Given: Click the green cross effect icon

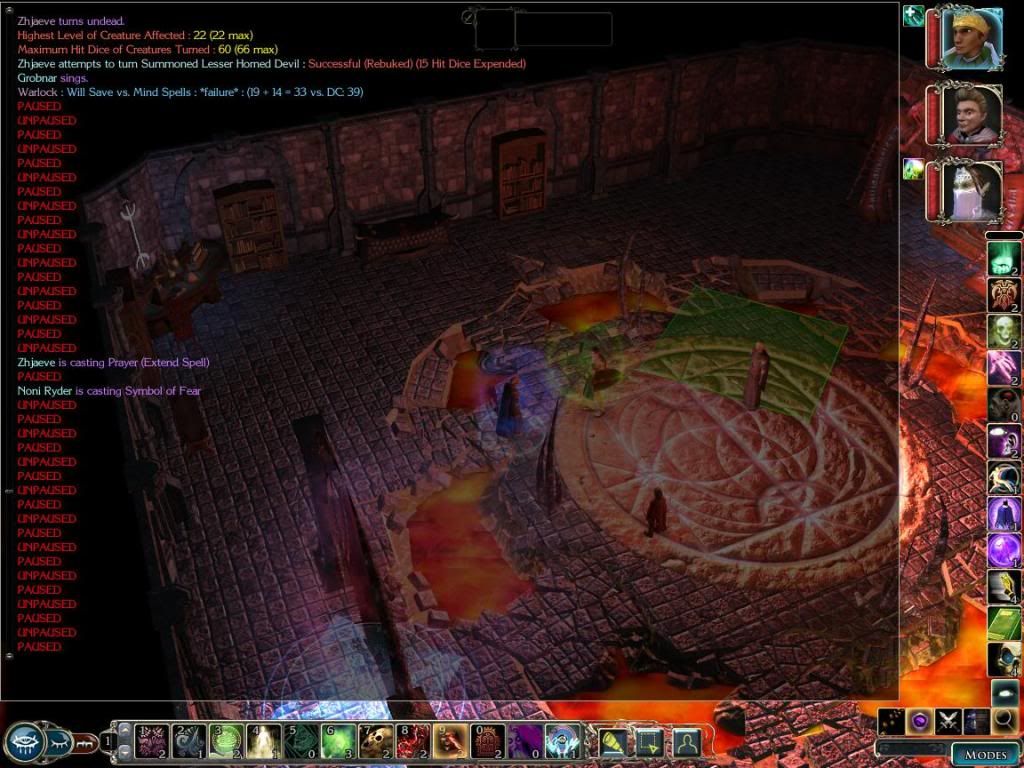Looking at the screenshot, I should [x=913, y=16].
